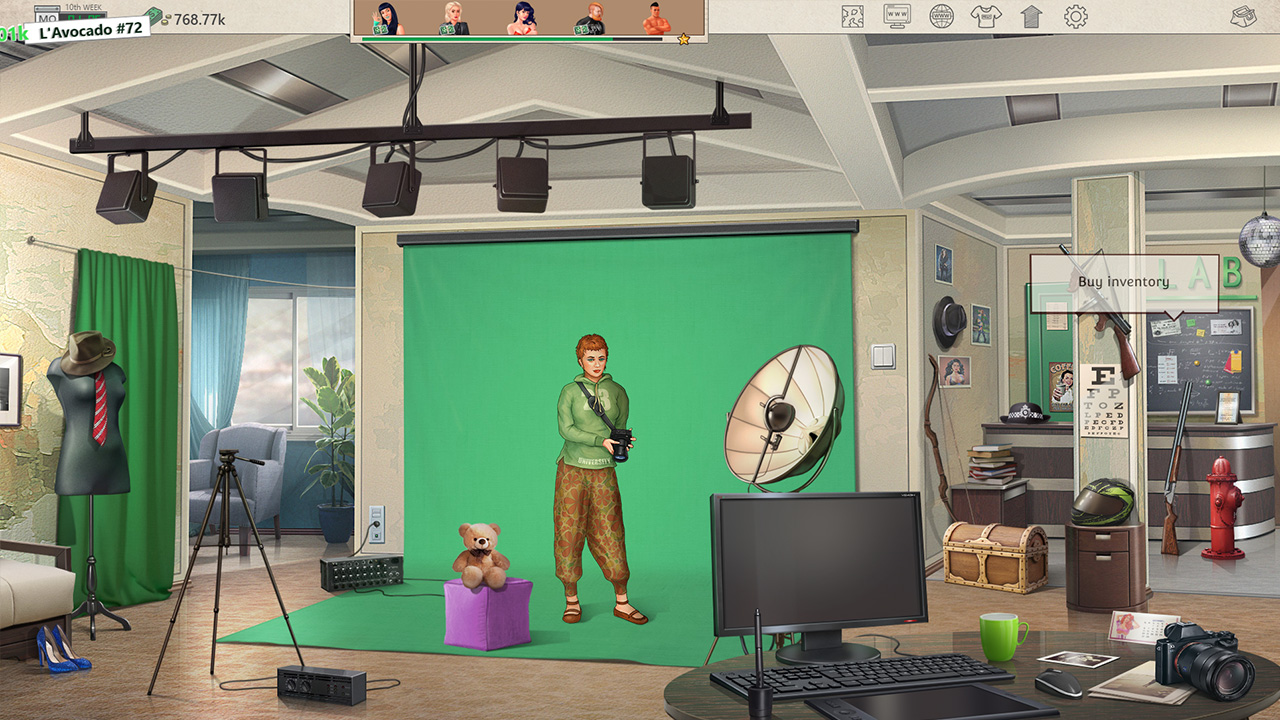Screen dimensions: 1280x720
Task: Click the star beside the progress bar
Action: click(682, 38)
